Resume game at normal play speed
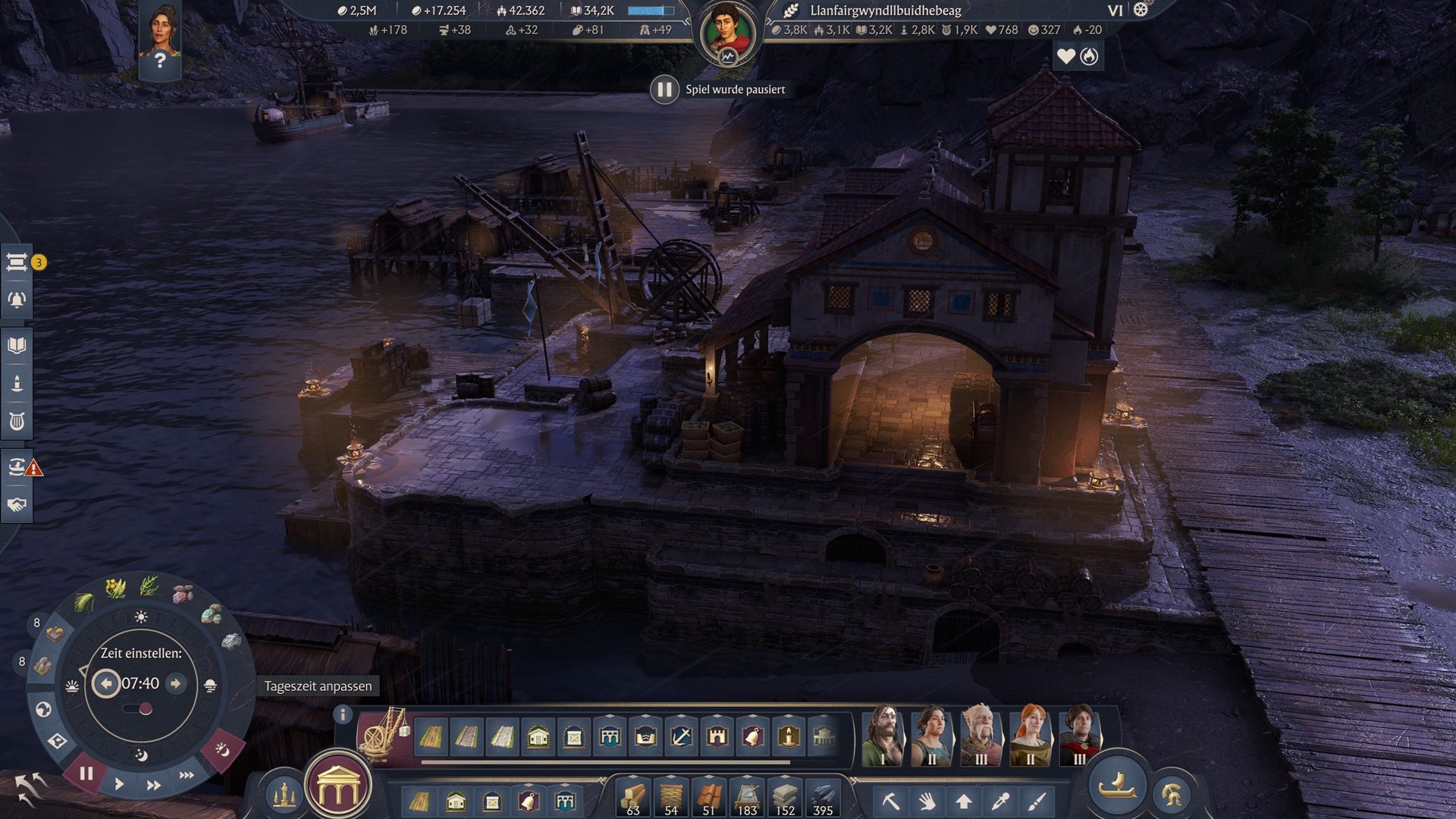1456x819 pixels. 119,784
